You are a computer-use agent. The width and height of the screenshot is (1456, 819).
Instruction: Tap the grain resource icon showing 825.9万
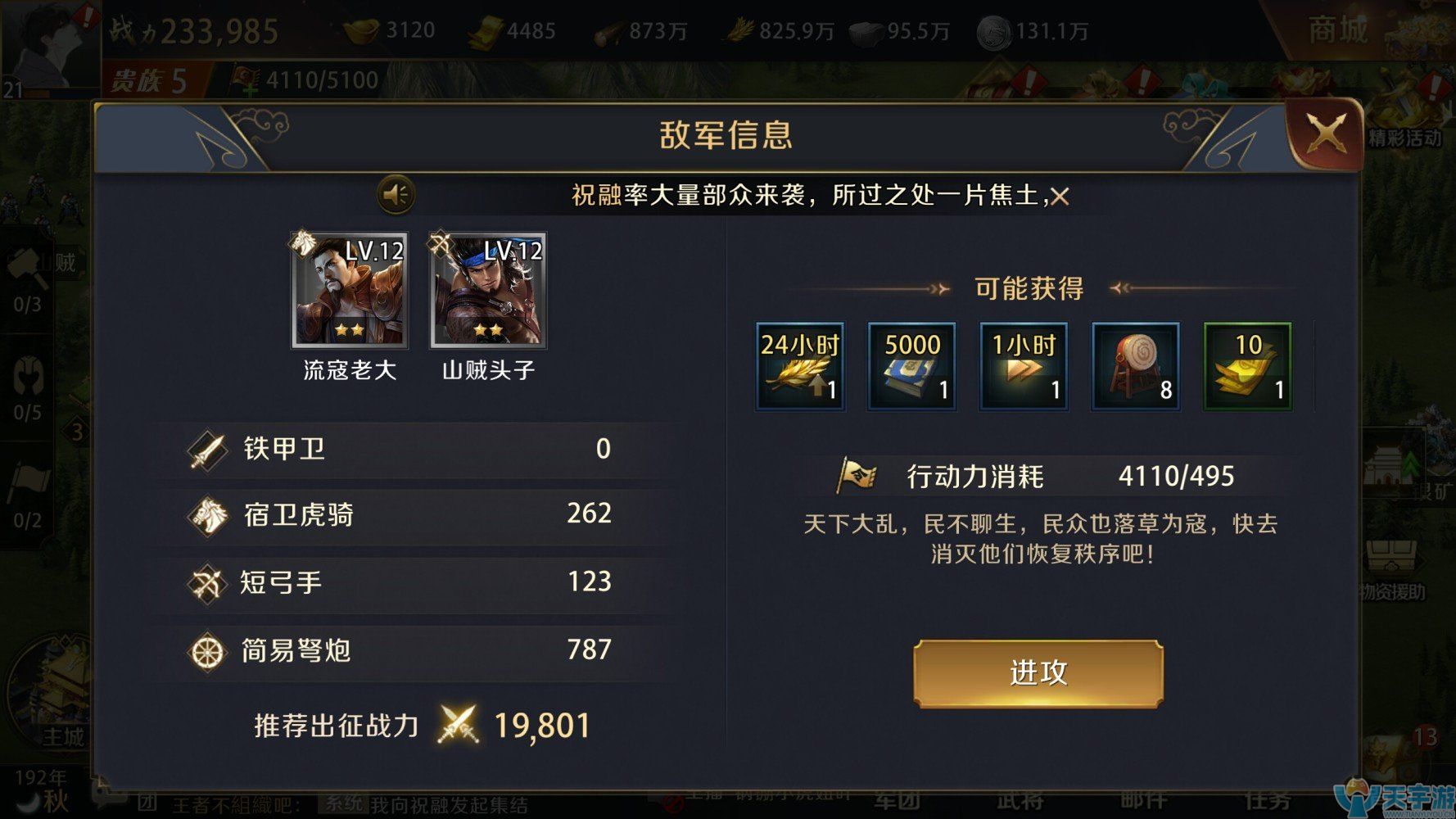point(736,29)
